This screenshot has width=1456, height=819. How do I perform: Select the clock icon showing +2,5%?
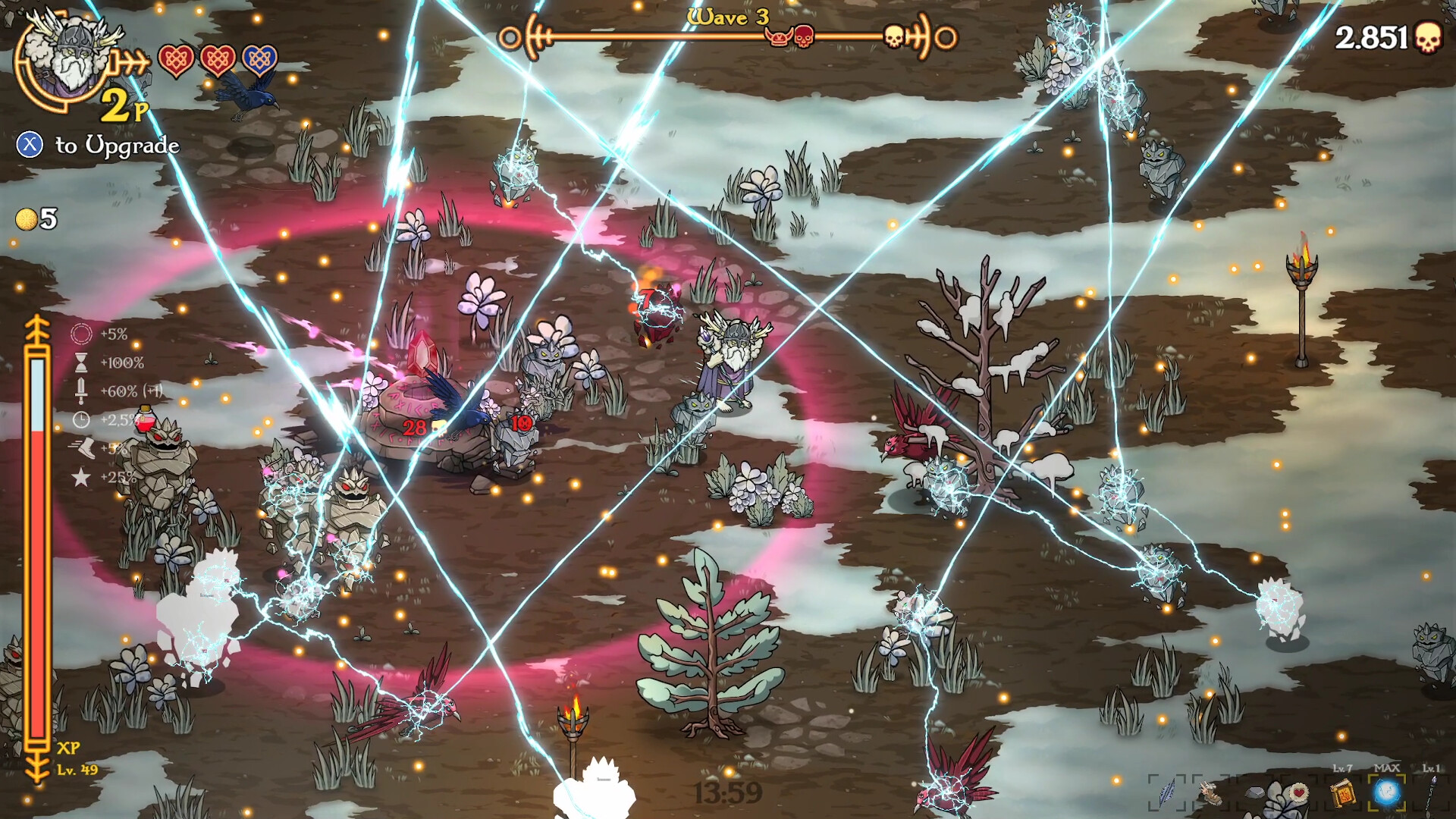tap(81, 419)
